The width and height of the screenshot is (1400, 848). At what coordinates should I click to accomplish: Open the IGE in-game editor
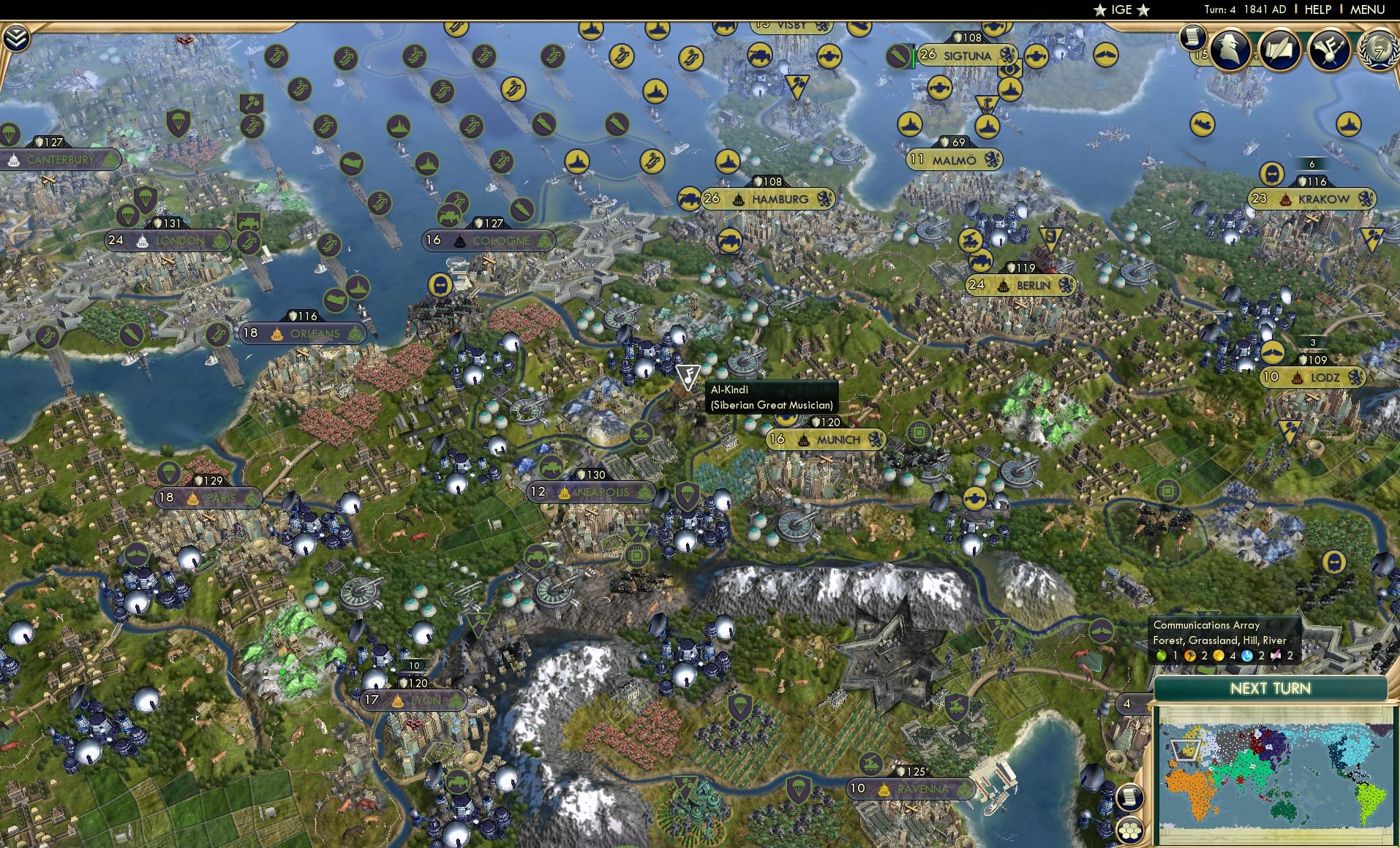1119,10
